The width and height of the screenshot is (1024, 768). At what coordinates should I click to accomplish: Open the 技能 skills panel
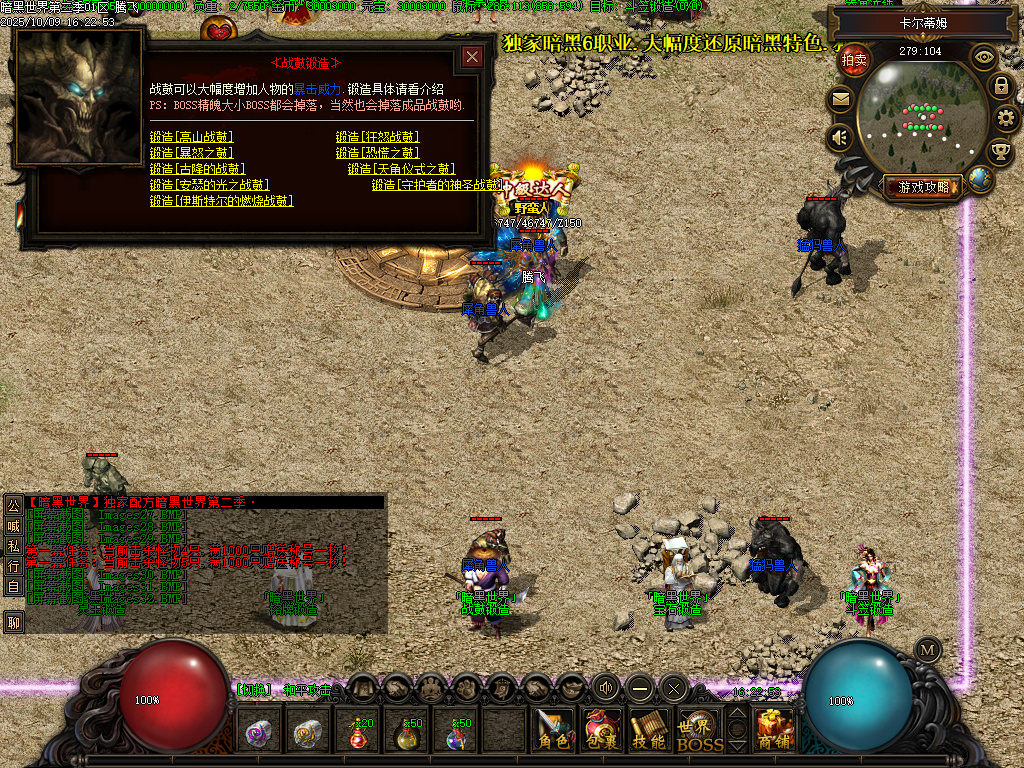point(649,732)
